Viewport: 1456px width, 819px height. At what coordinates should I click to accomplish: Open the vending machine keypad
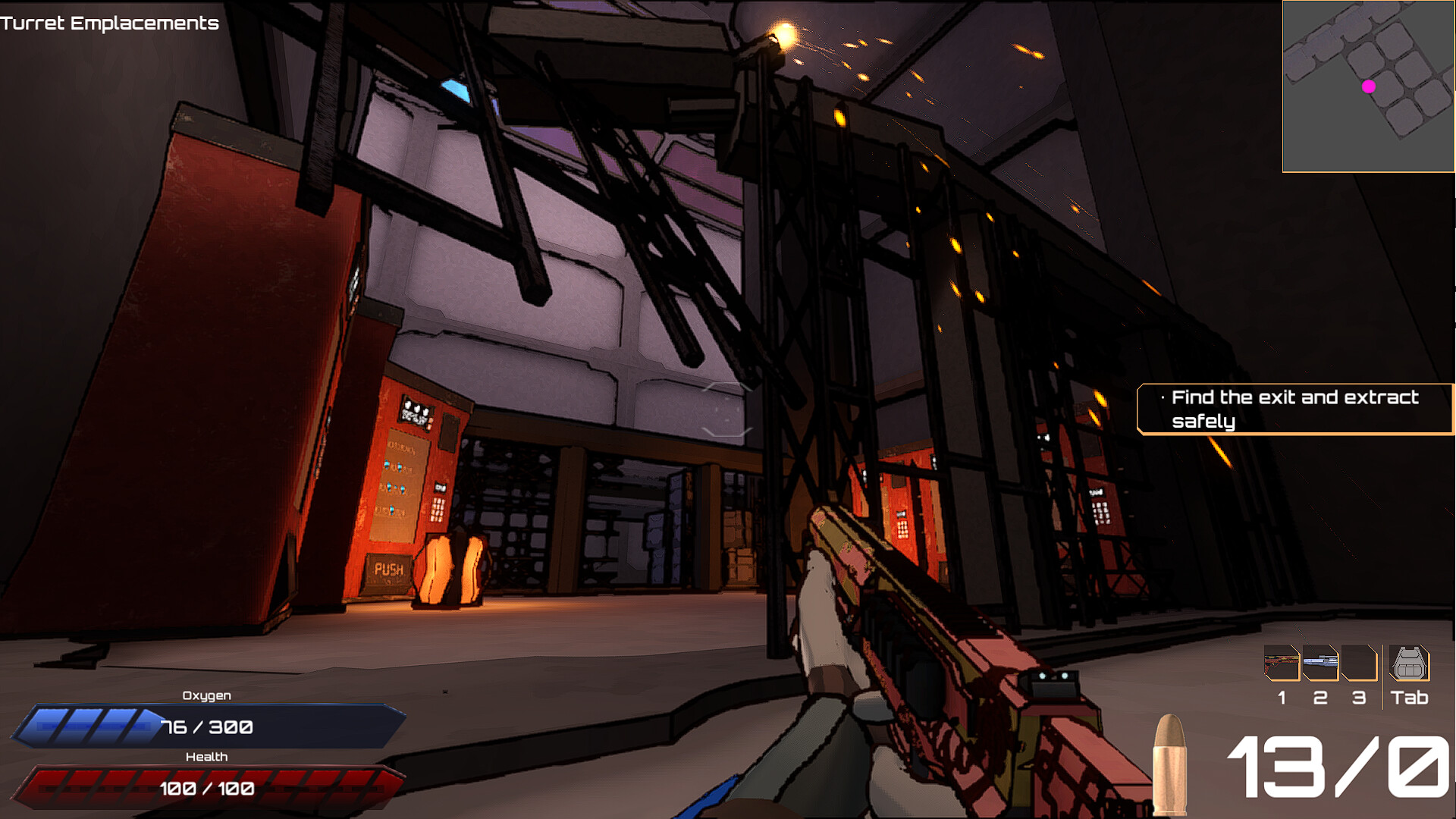(x=437, y=510)
